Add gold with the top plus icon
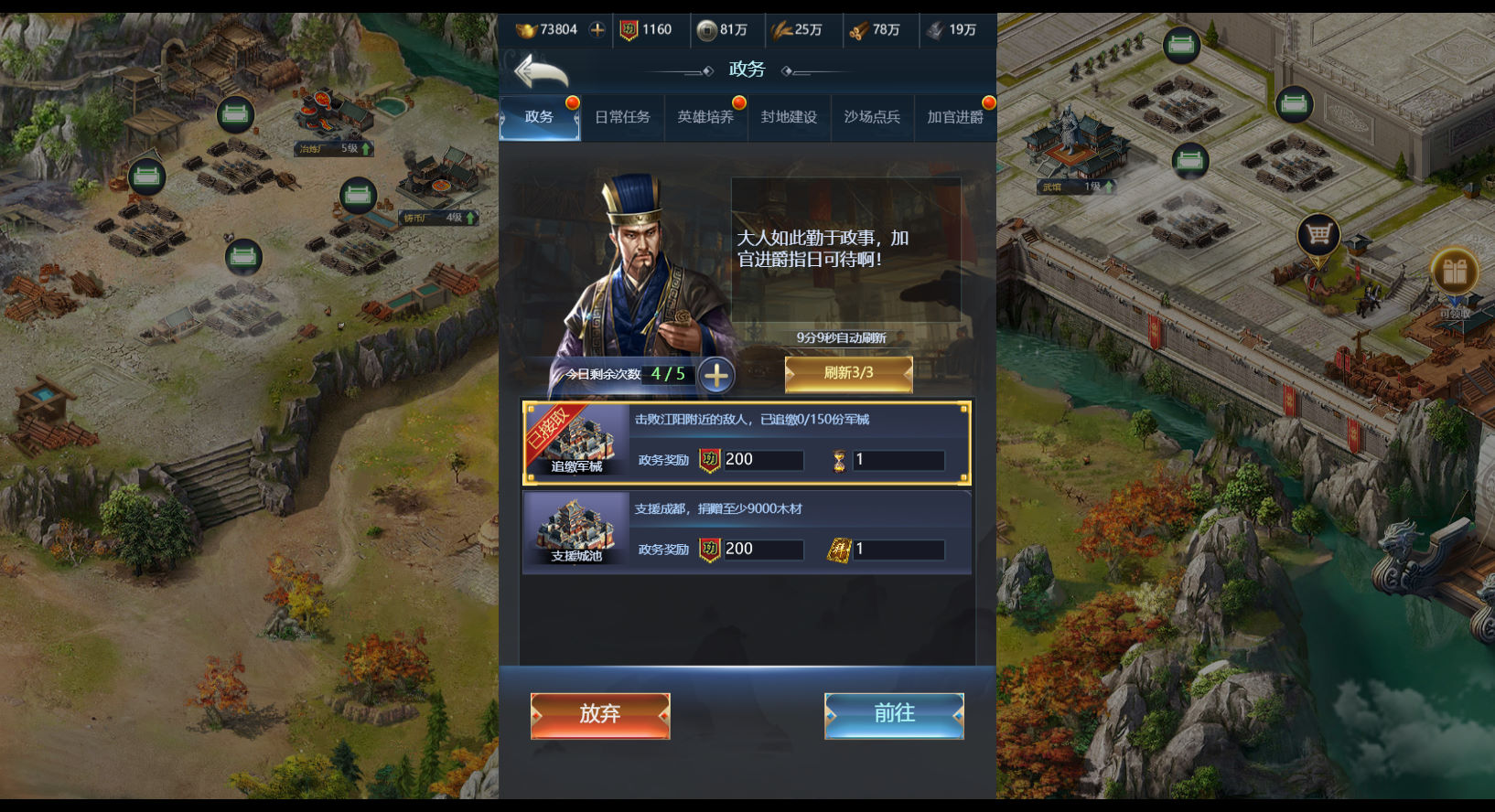Image resolution: width=1495 pixels, height=812 pixels. [597, 29]
